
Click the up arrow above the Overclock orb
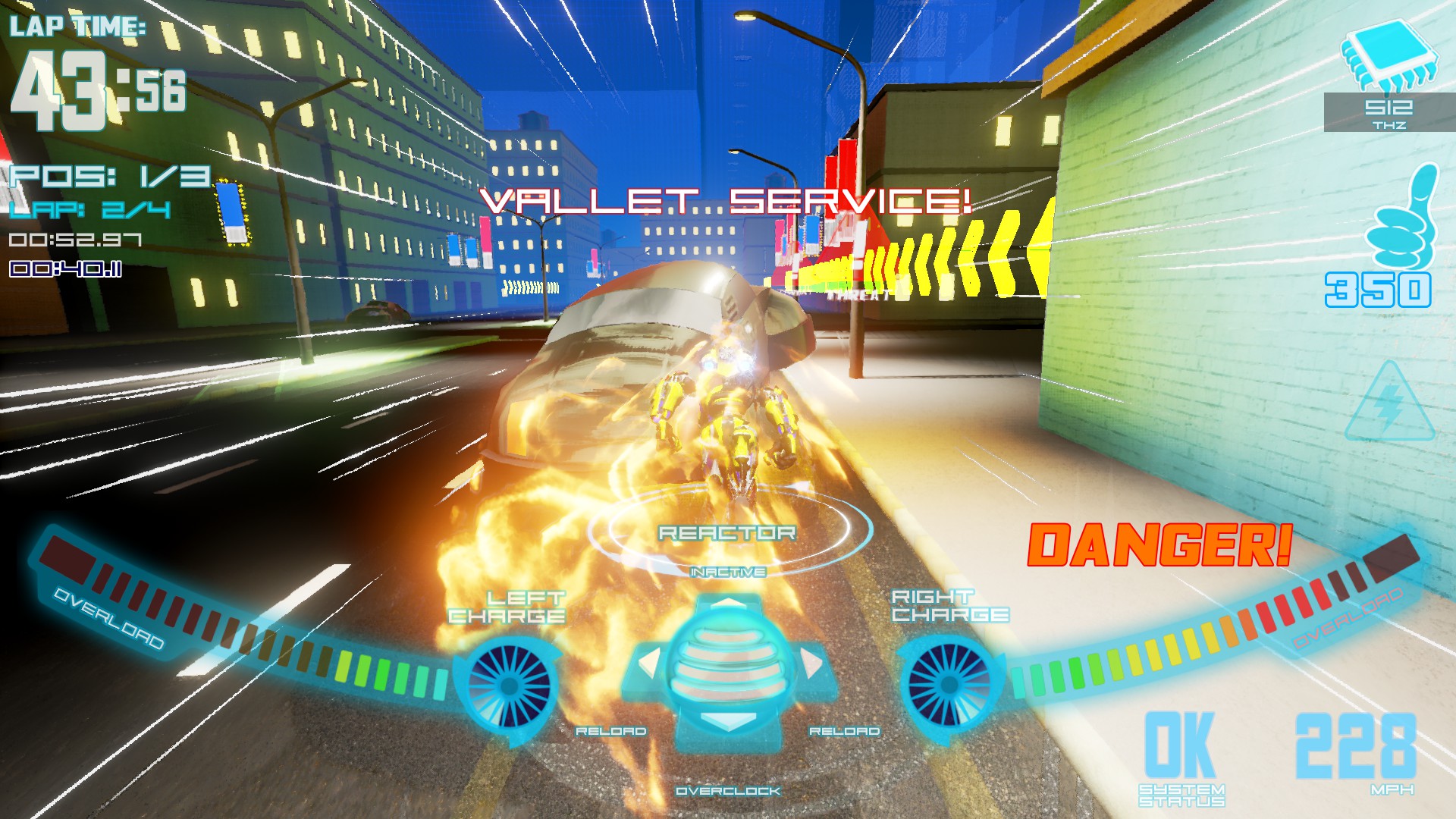pyautogui.click(x=730, y=602)
